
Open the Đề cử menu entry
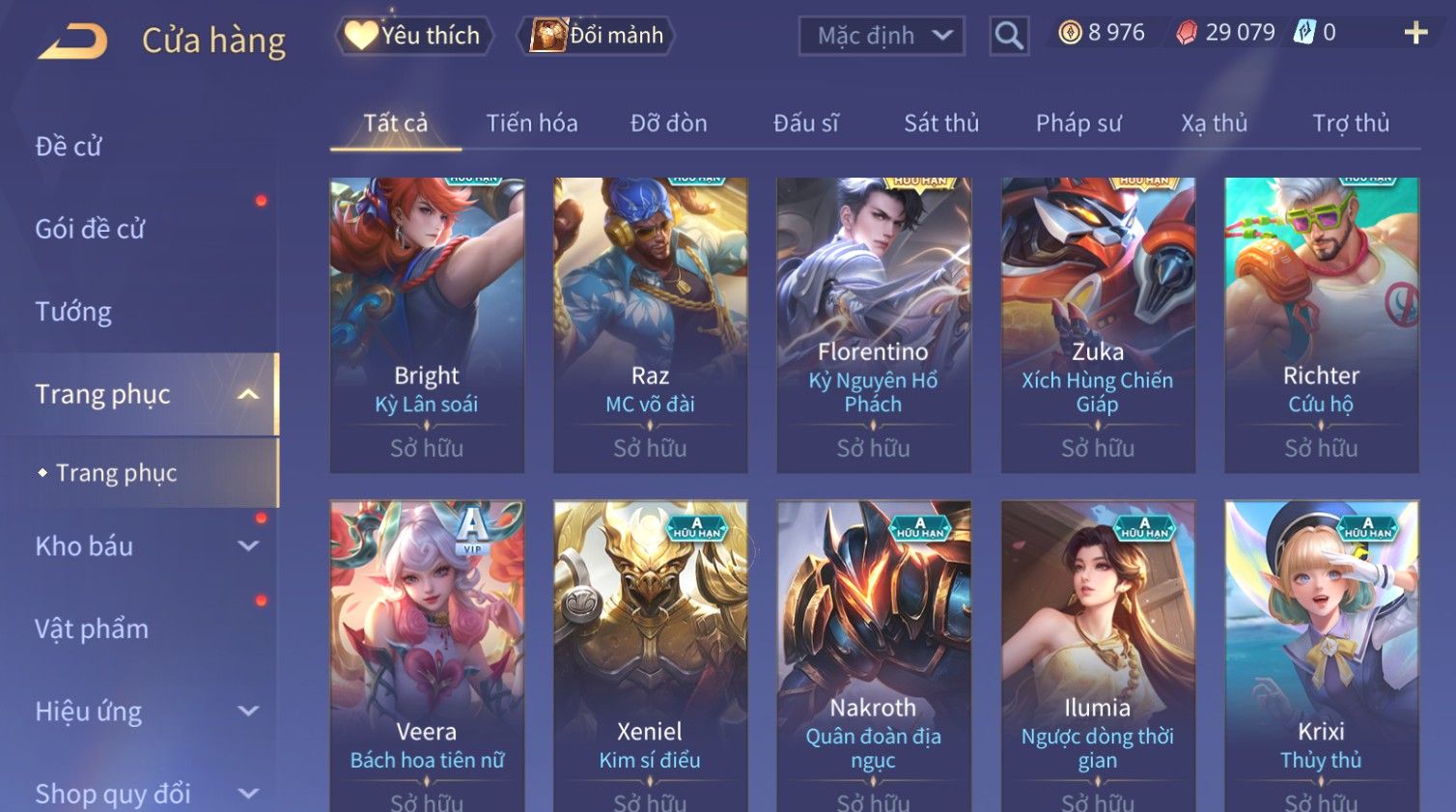click(69, 147)
